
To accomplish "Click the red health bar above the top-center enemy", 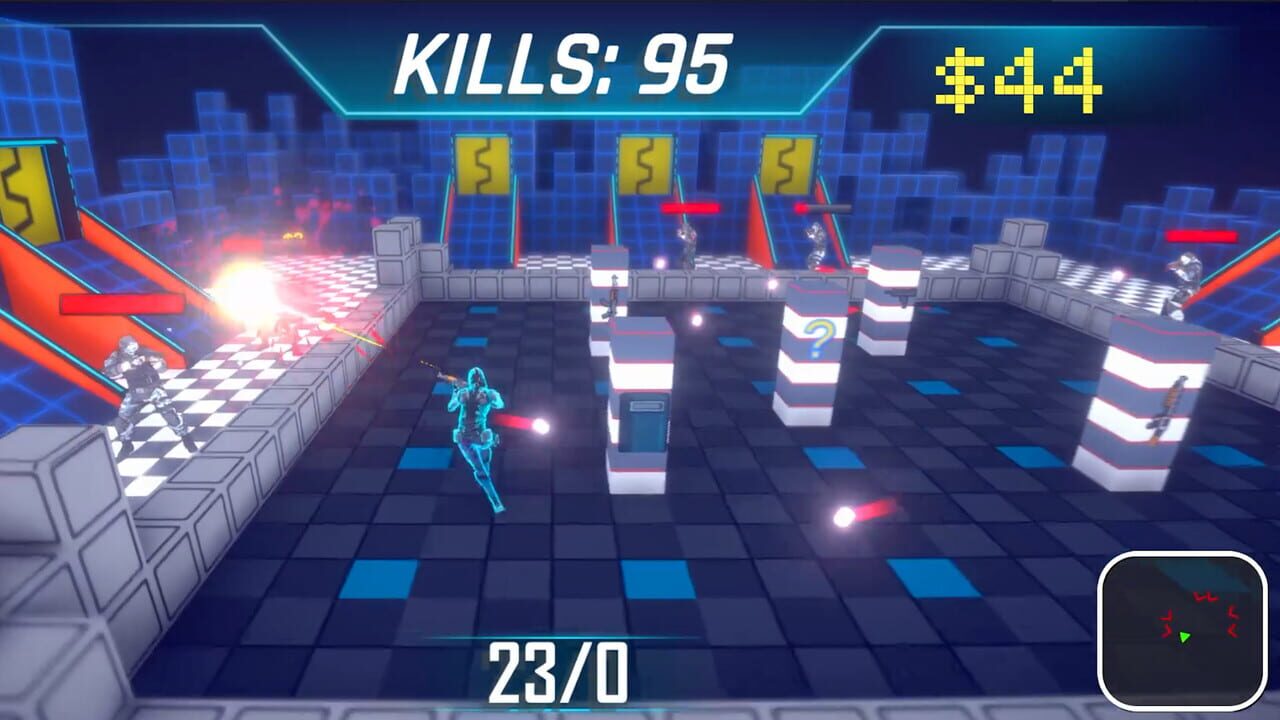I will point(690,207).
